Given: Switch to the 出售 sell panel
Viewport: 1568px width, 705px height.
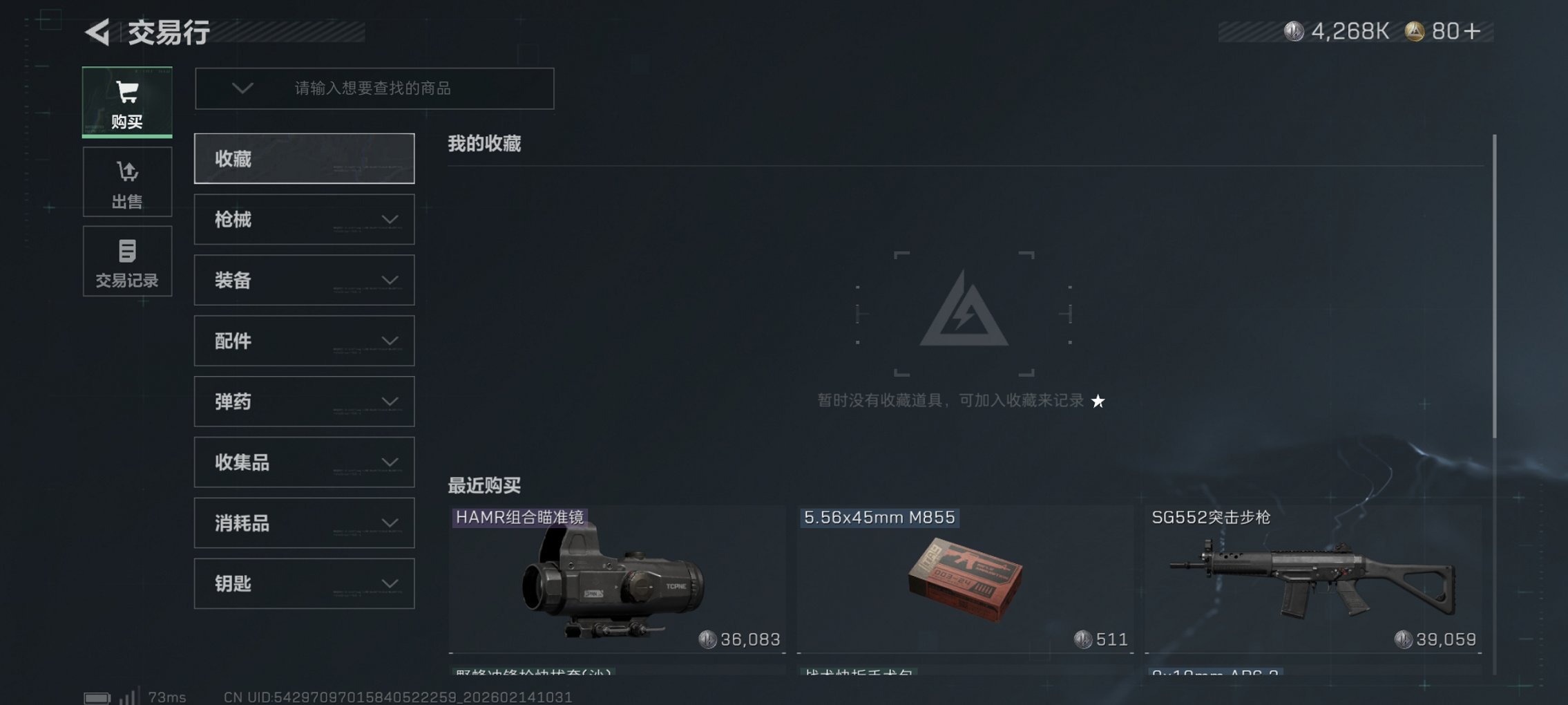Looking at the screenshot, I should coord(127,182).
